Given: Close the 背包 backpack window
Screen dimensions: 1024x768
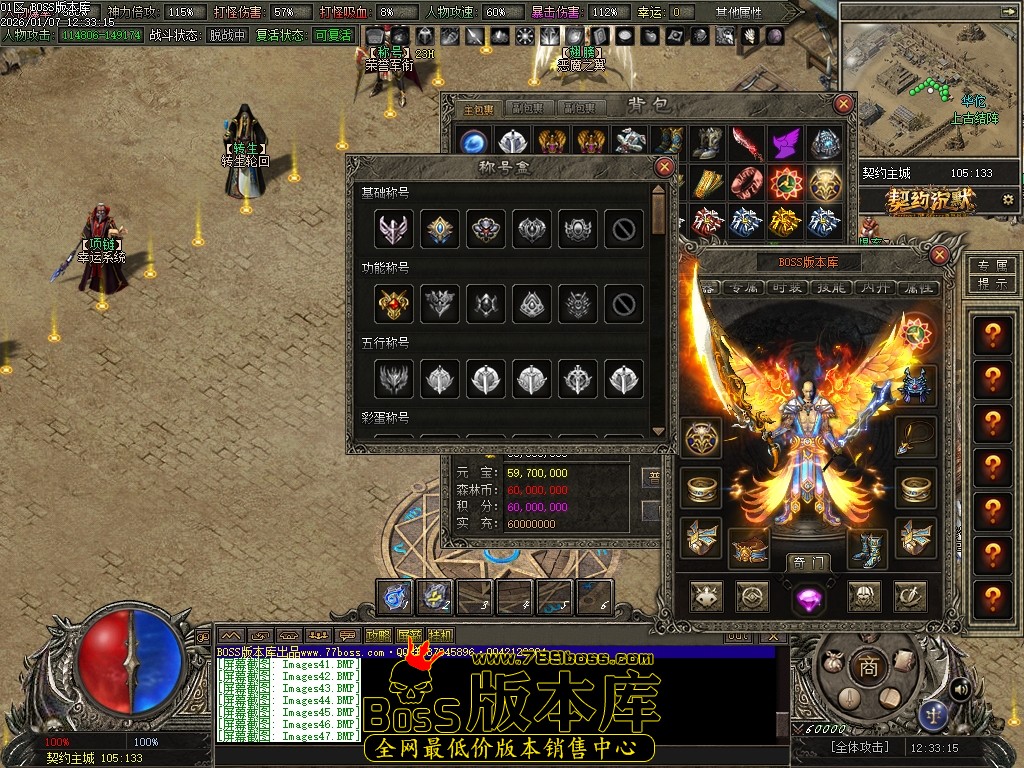Looking at the screenshot, I should [845, 104].
